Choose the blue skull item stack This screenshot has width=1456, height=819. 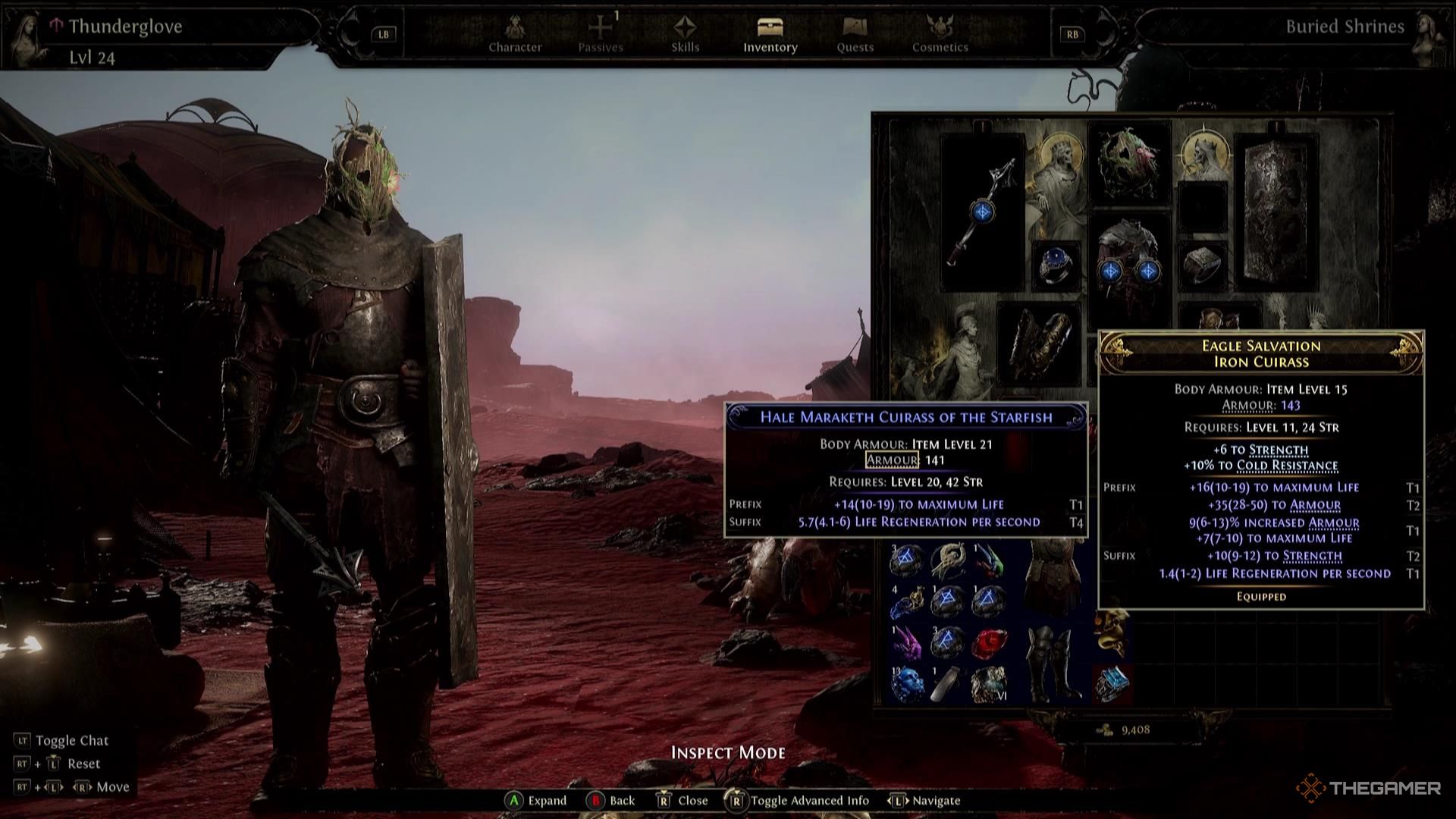(907, 685)
